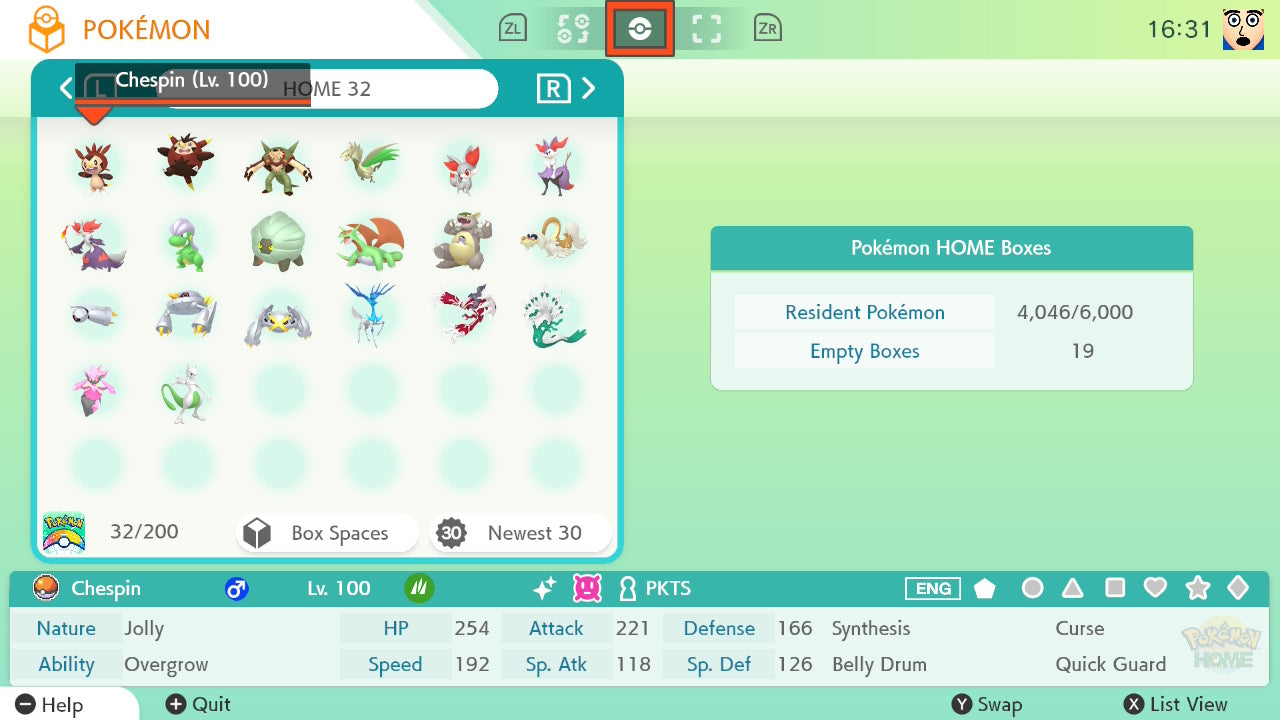The image size is (1280, 720).
Task: Select the Pokémon view tab icon
Action: (640, 28)
